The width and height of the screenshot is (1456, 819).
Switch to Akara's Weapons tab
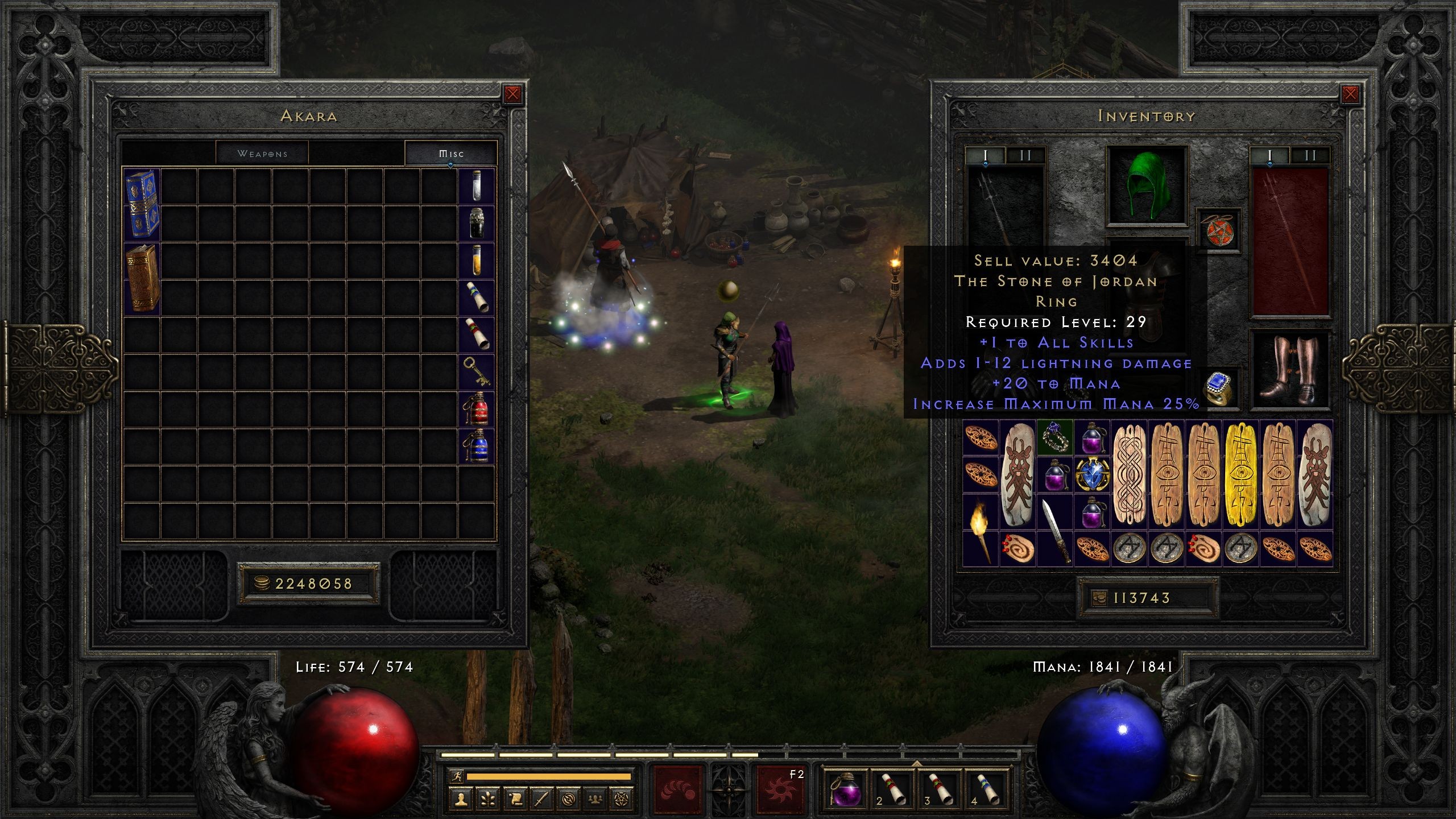[x=263, y=152]
